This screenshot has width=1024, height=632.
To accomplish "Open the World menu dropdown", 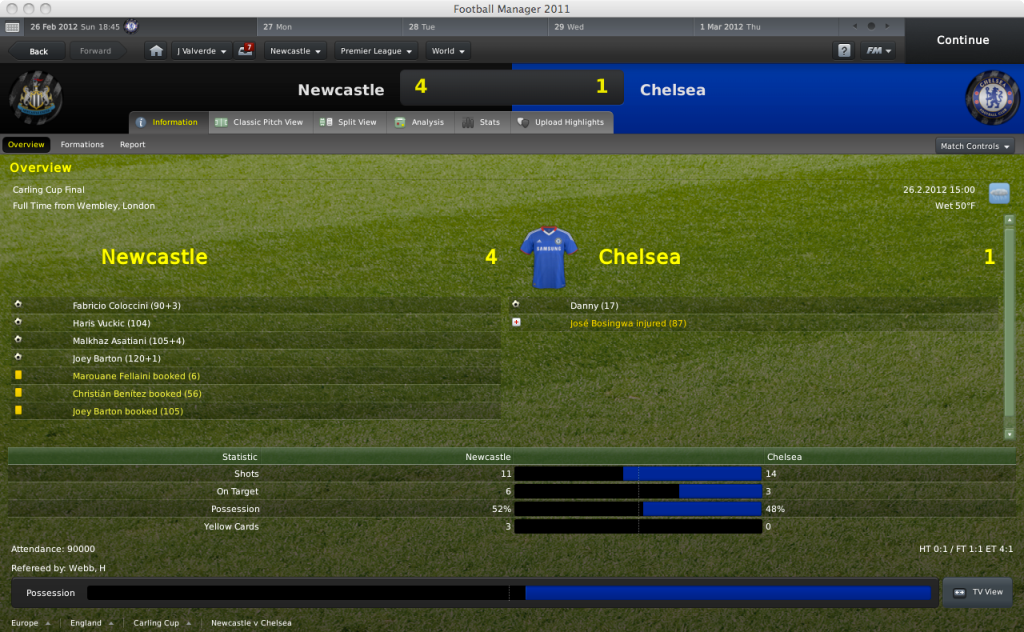I will 448,51.
